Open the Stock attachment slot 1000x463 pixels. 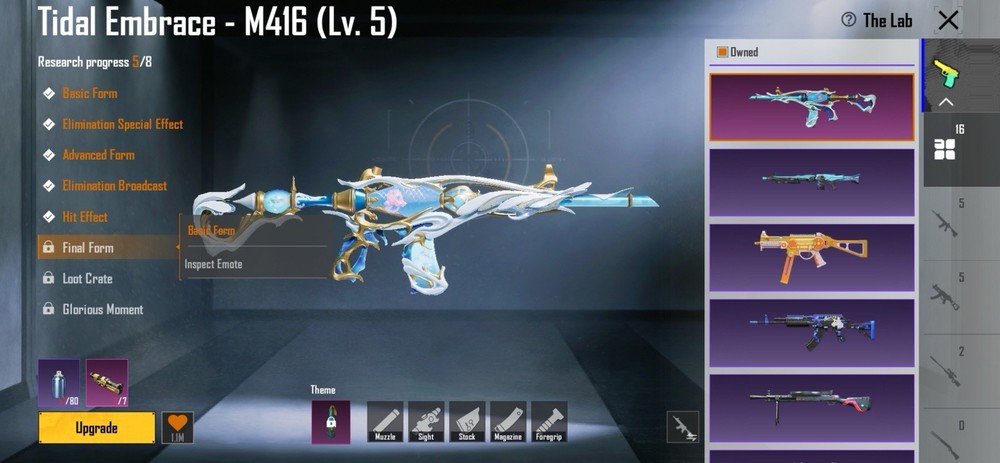(x=467, y=421)
